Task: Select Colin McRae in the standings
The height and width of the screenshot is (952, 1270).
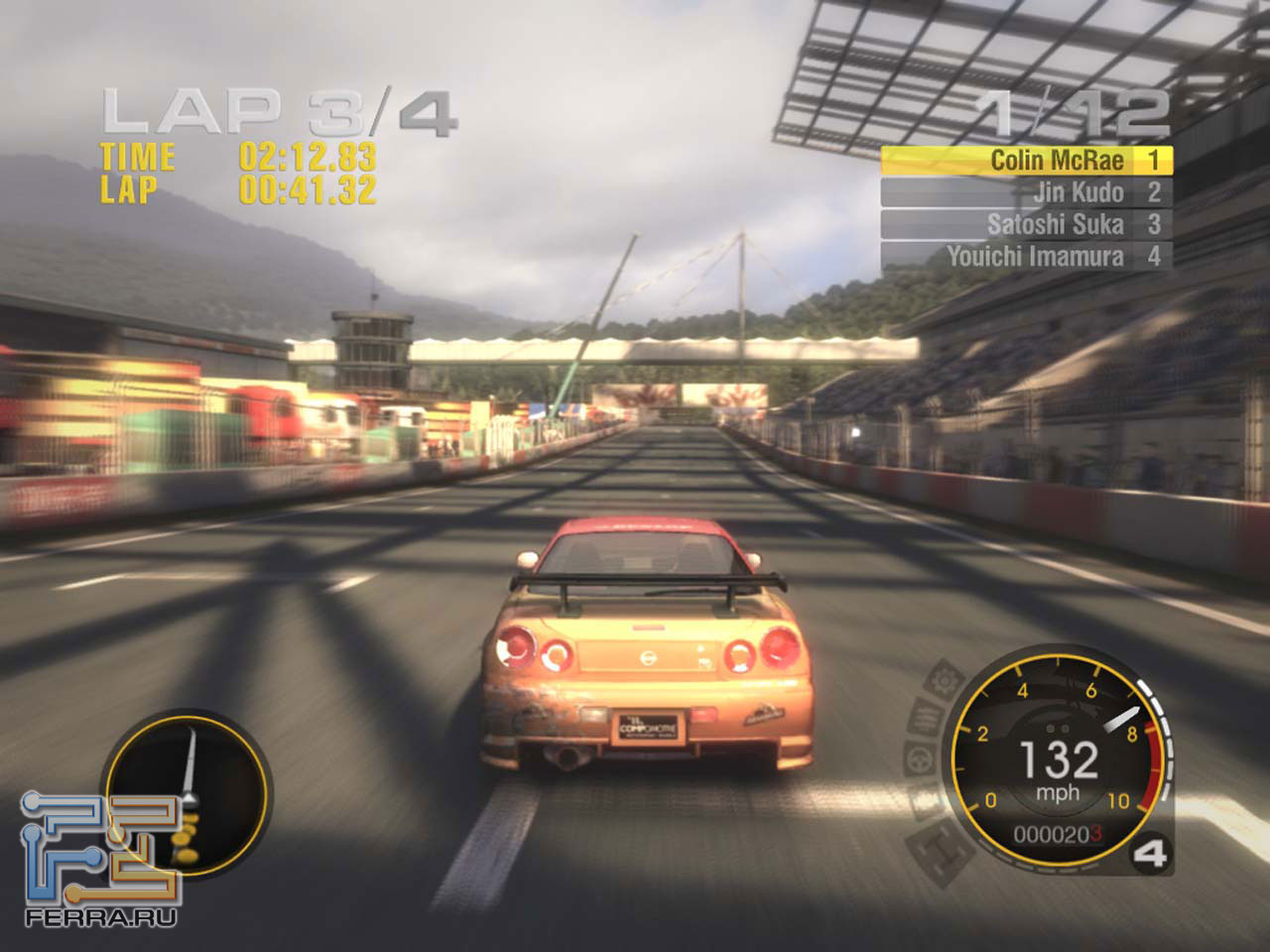Action: pos(1026,161)
